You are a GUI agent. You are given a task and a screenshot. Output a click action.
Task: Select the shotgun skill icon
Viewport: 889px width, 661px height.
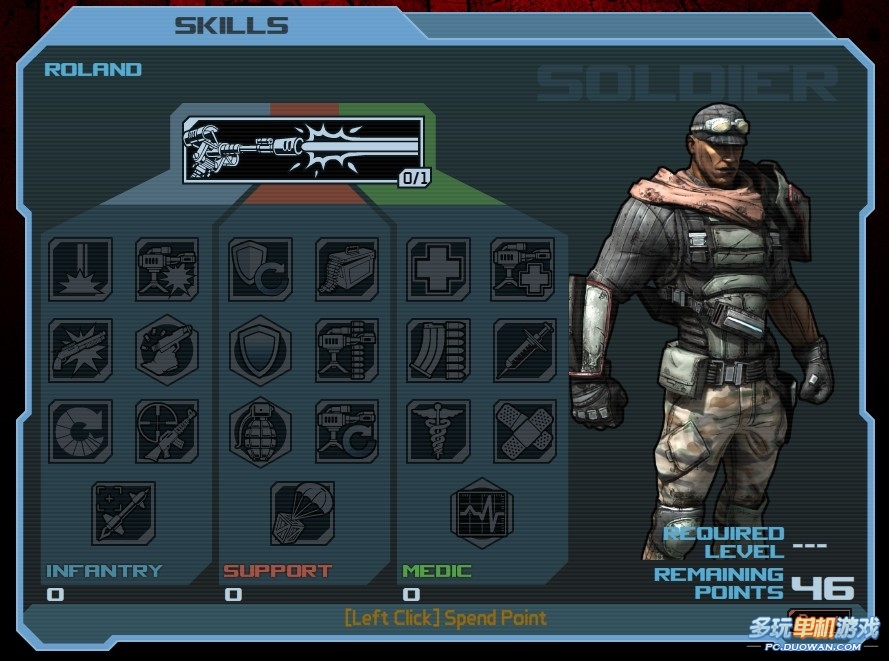coord(81,349)
